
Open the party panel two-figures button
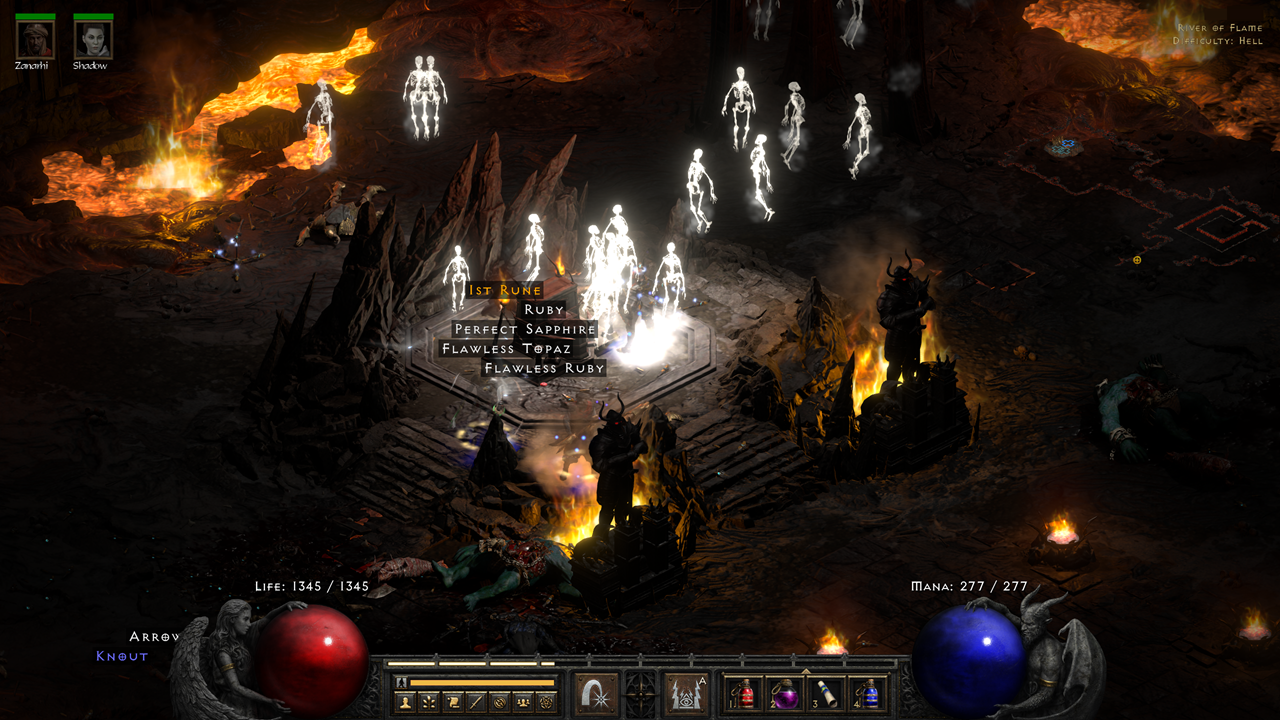point(522,702)
